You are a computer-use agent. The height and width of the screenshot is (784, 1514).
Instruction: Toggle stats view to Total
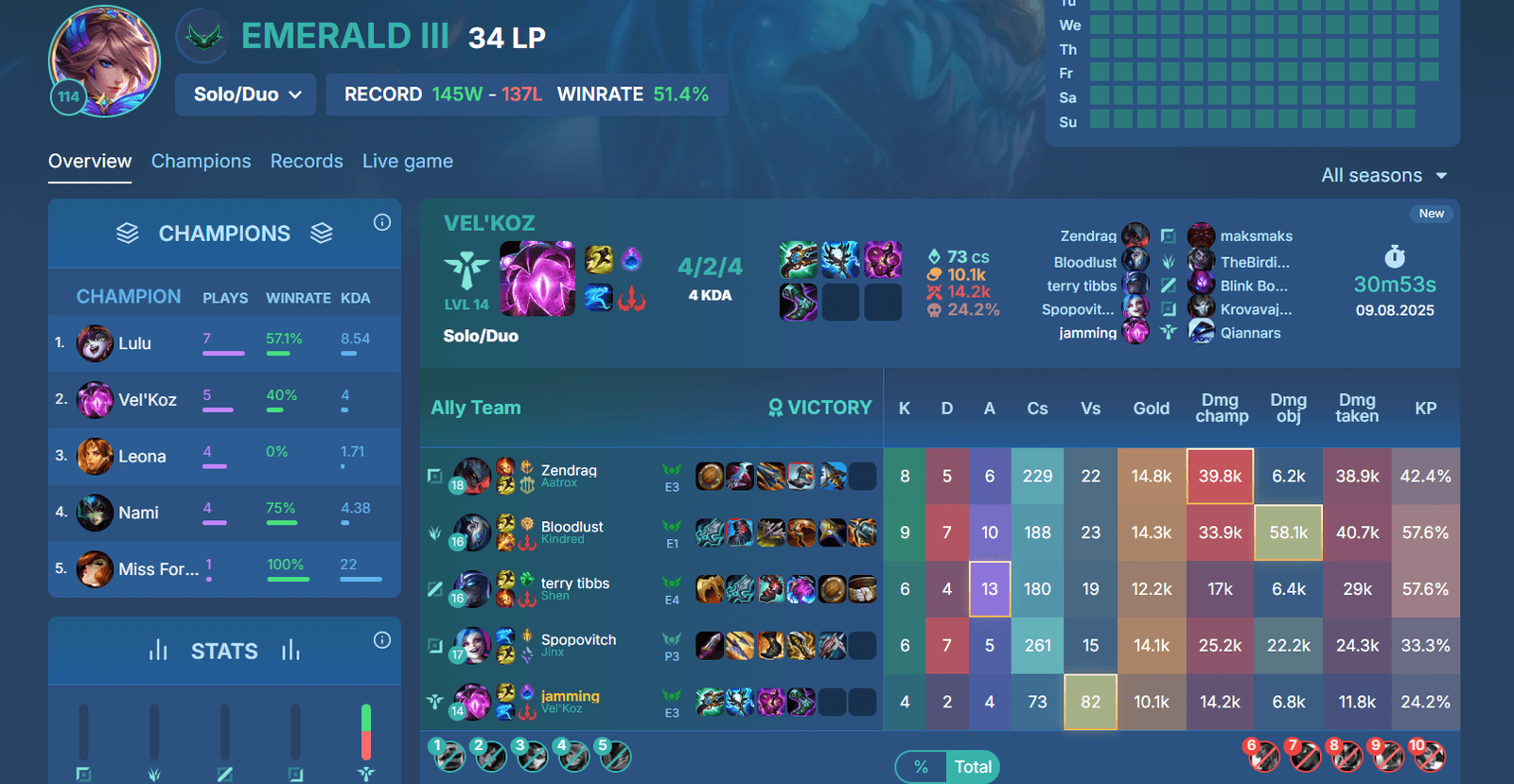pyautogui.click(x=974, y=767)
